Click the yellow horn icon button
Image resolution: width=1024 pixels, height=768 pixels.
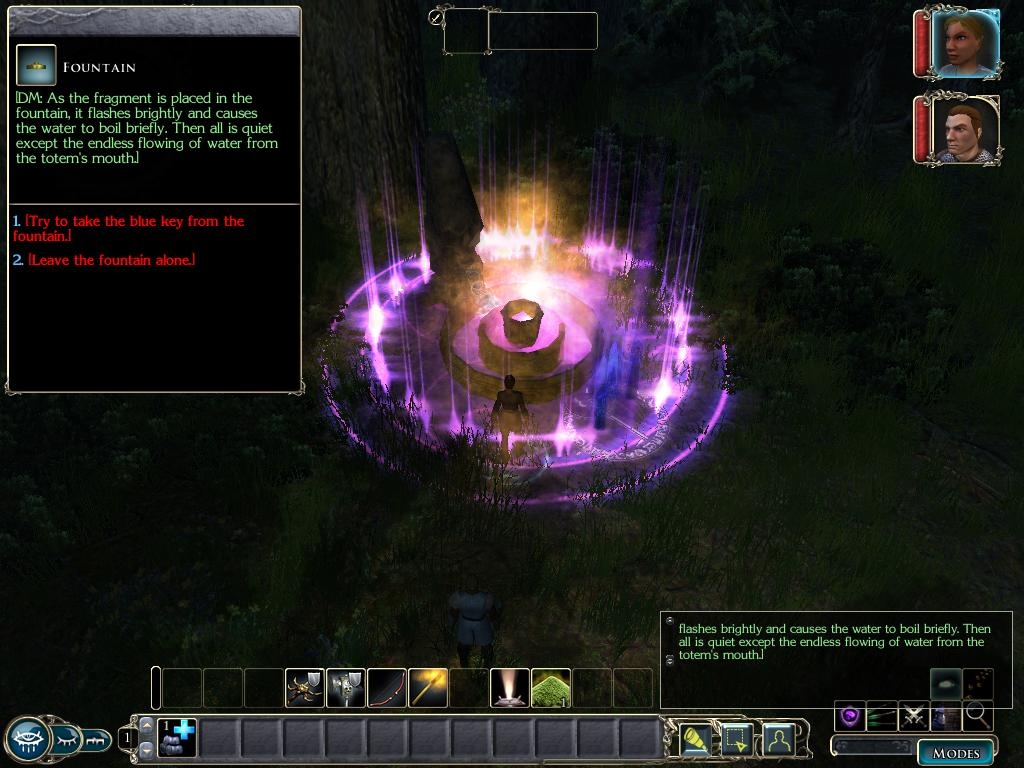pyautogui.click(x=696, y=739)
